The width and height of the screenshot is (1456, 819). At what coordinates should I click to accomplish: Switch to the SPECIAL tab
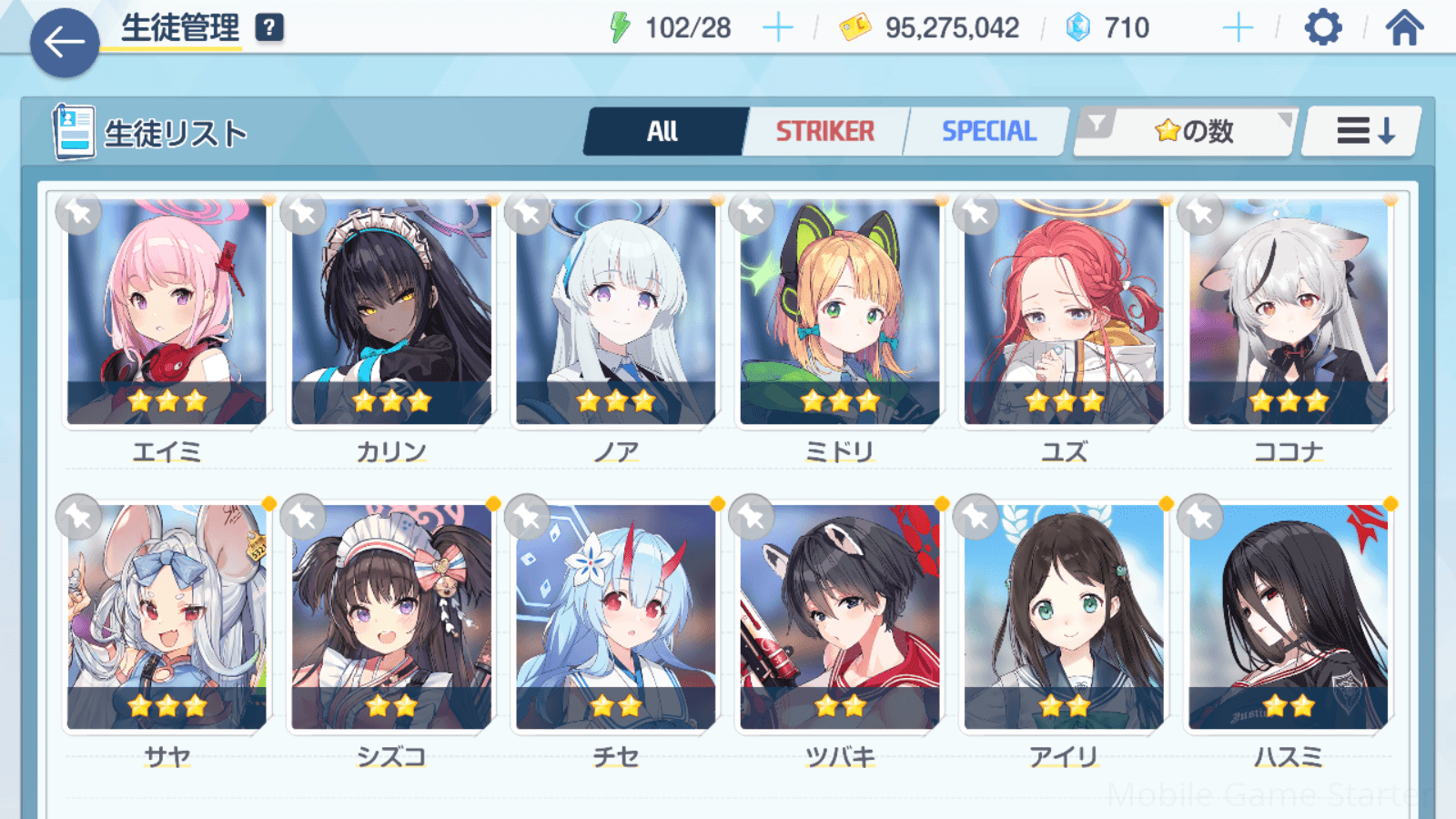coord(988,132)
